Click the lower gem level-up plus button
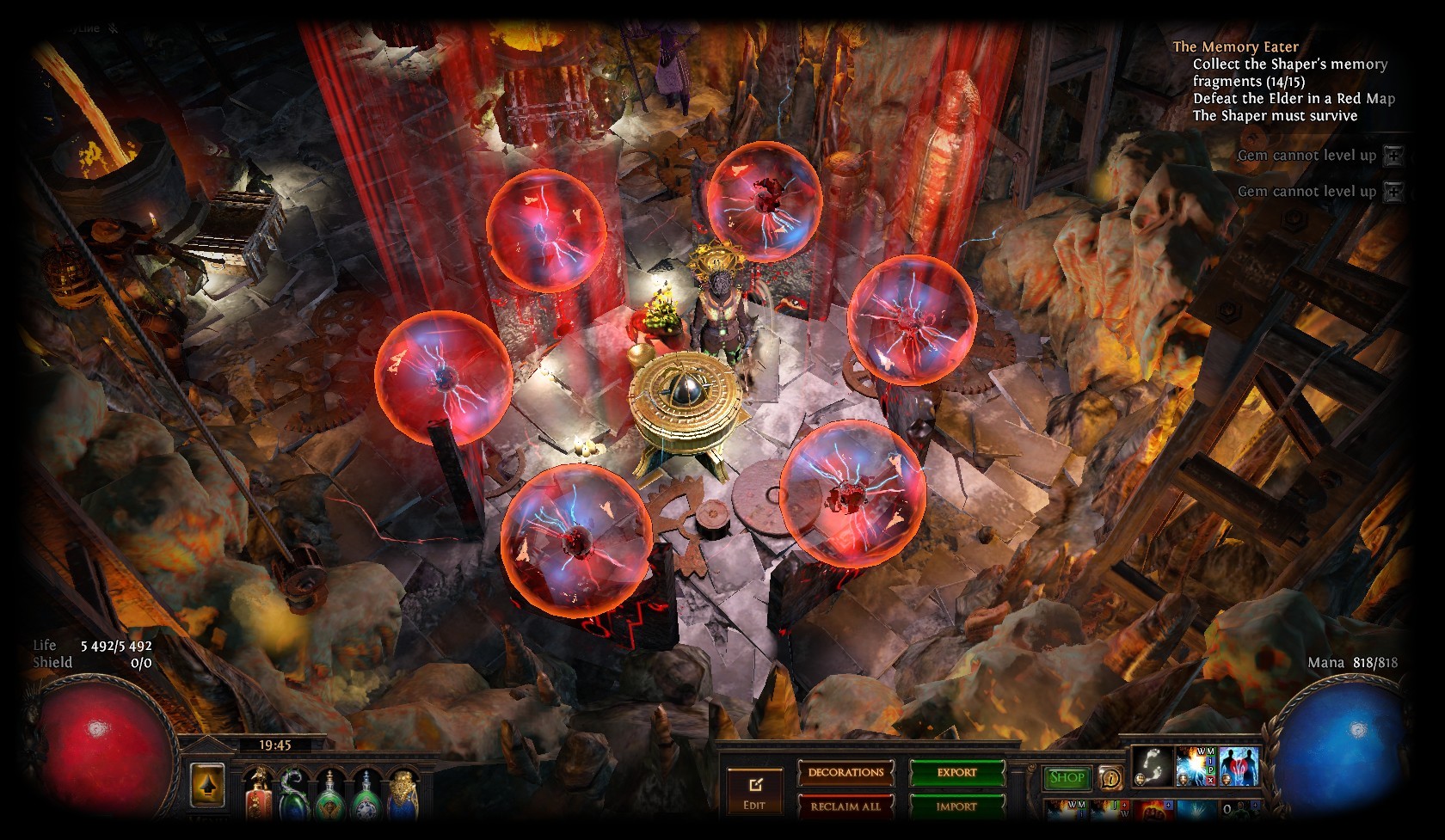The image size is (1445, 840). (1393, 192)
